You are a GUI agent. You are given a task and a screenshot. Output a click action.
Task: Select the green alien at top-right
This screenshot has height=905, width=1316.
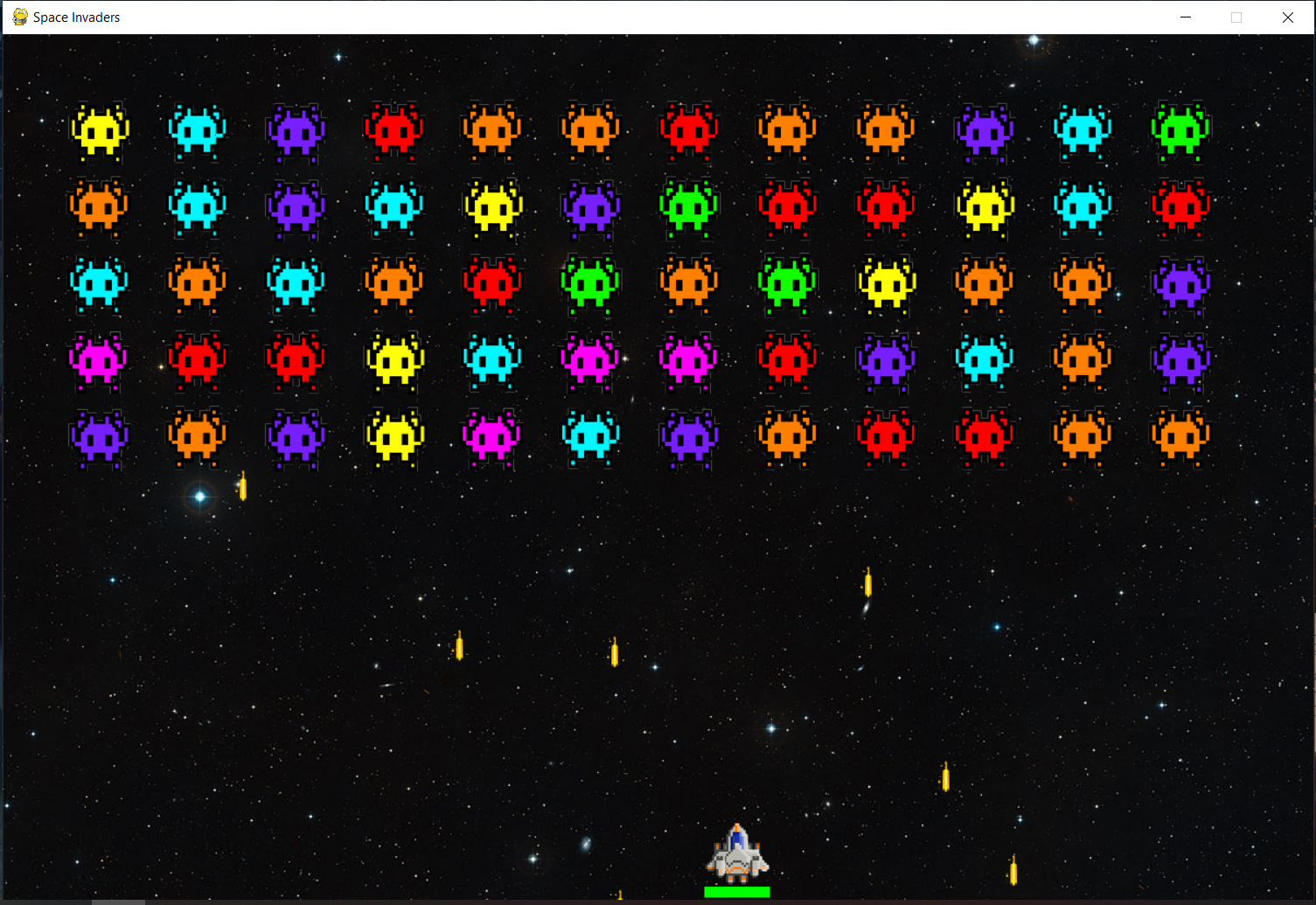point(1180,133)
